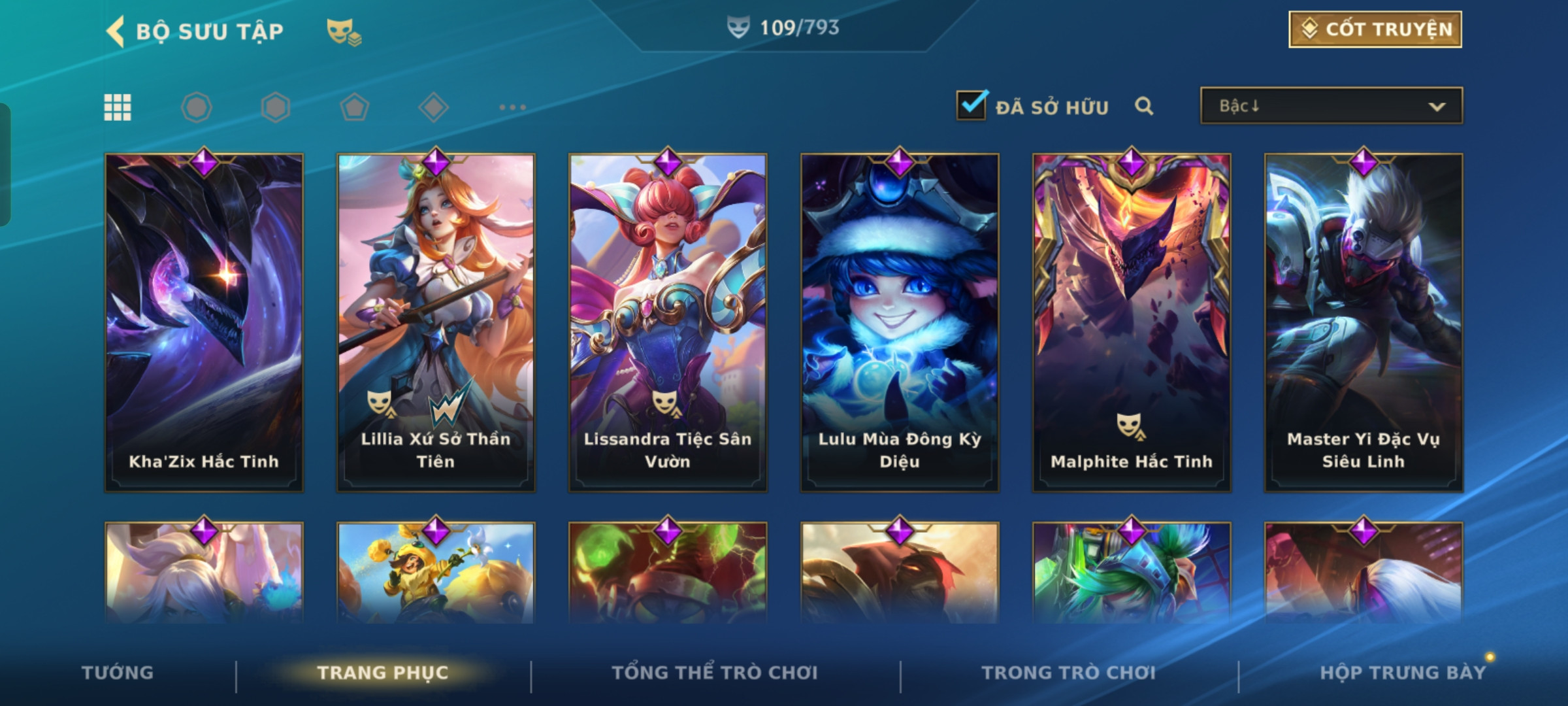Show more filters via three dots

(512, 107)
